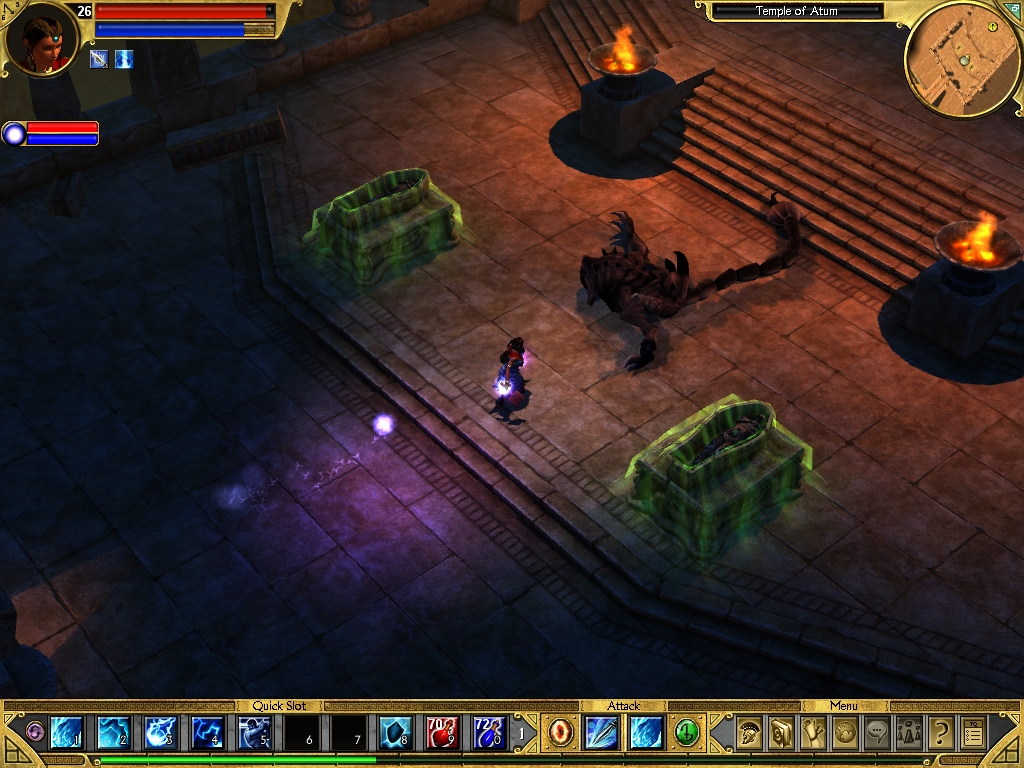Open the chat speech bubble button

click(x=877, y=733)
